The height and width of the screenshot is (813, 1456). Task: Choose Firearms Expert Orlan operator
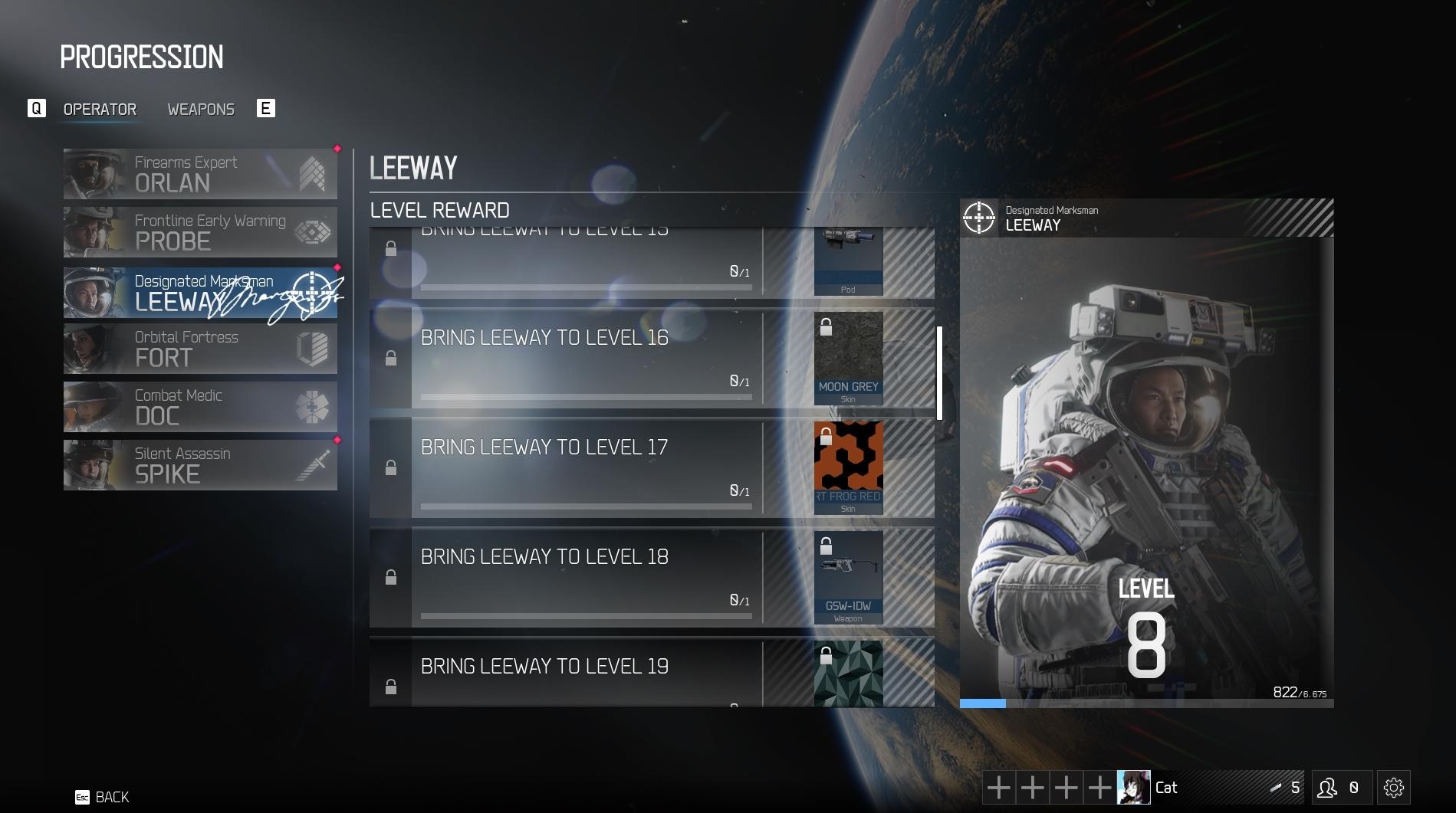click(200, 174)
